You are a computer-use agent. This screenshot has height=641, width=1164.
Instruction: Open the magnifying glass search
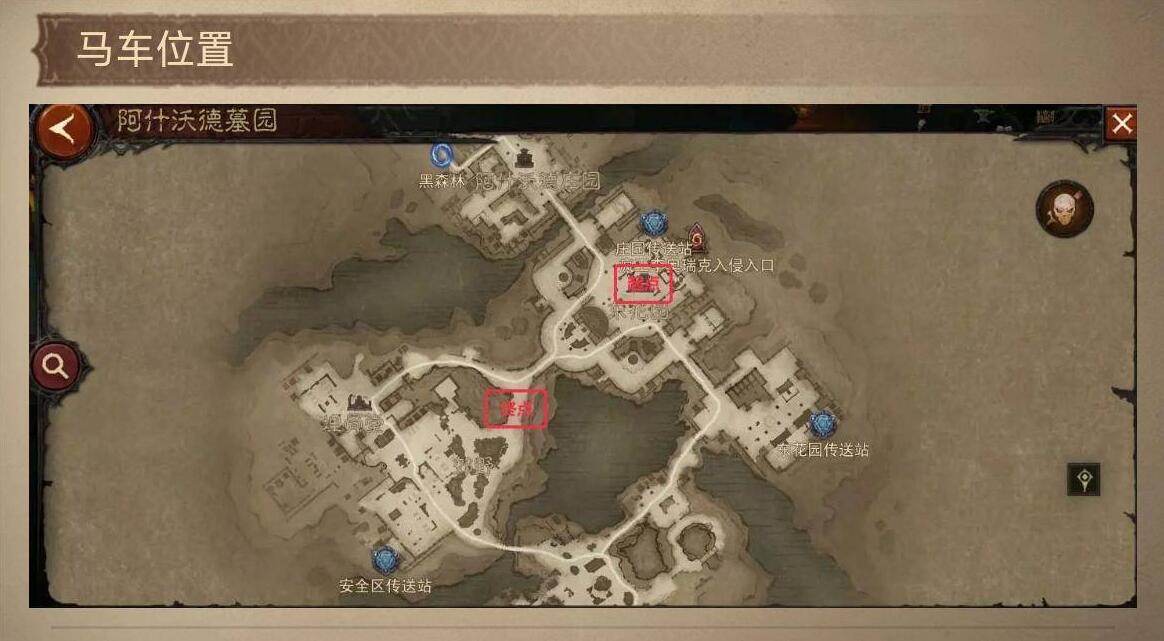coord(56,367)
